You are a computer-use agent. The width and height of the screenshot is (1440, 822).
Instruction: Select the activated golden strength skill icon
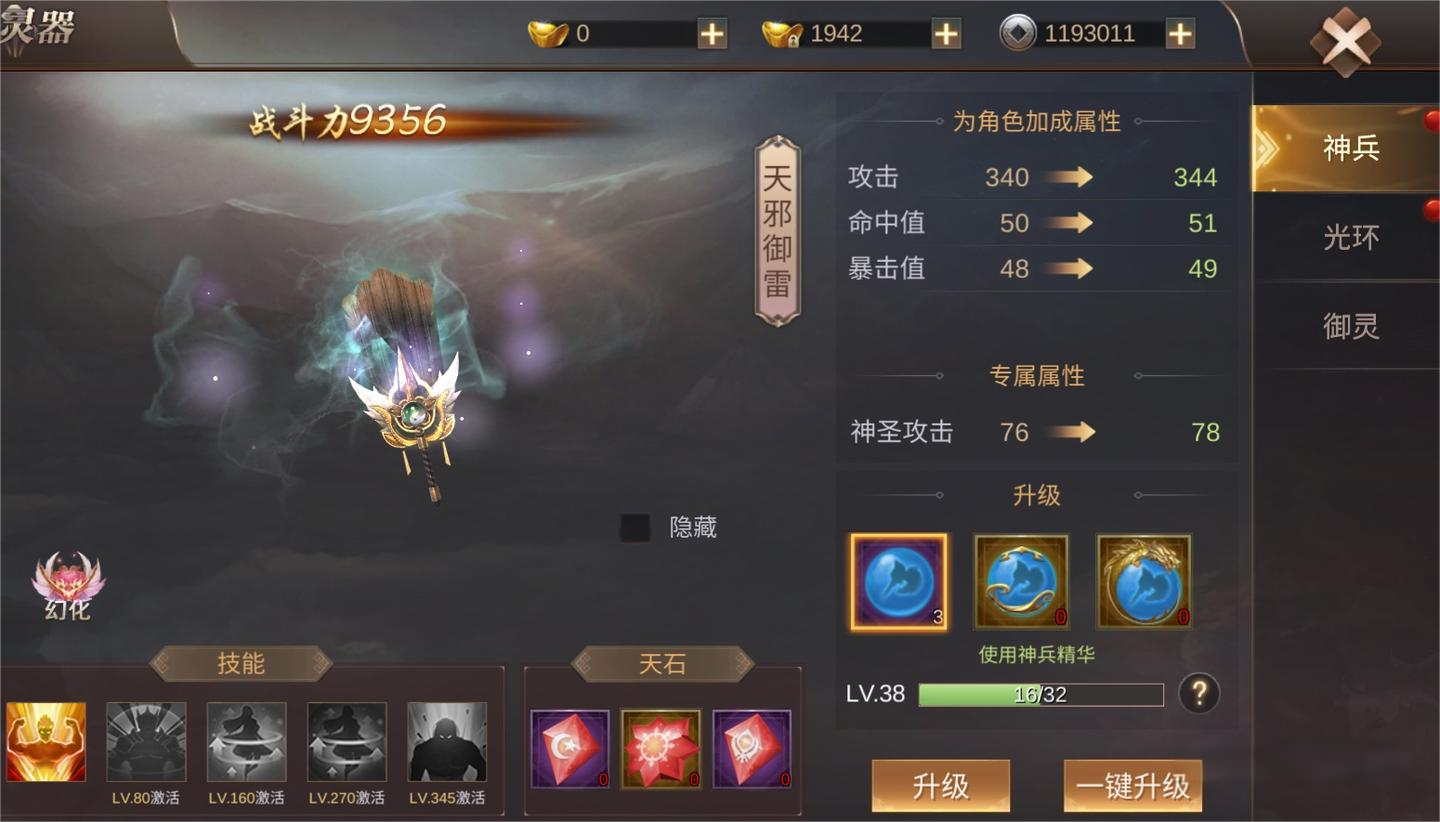click(x=46, y=741)
